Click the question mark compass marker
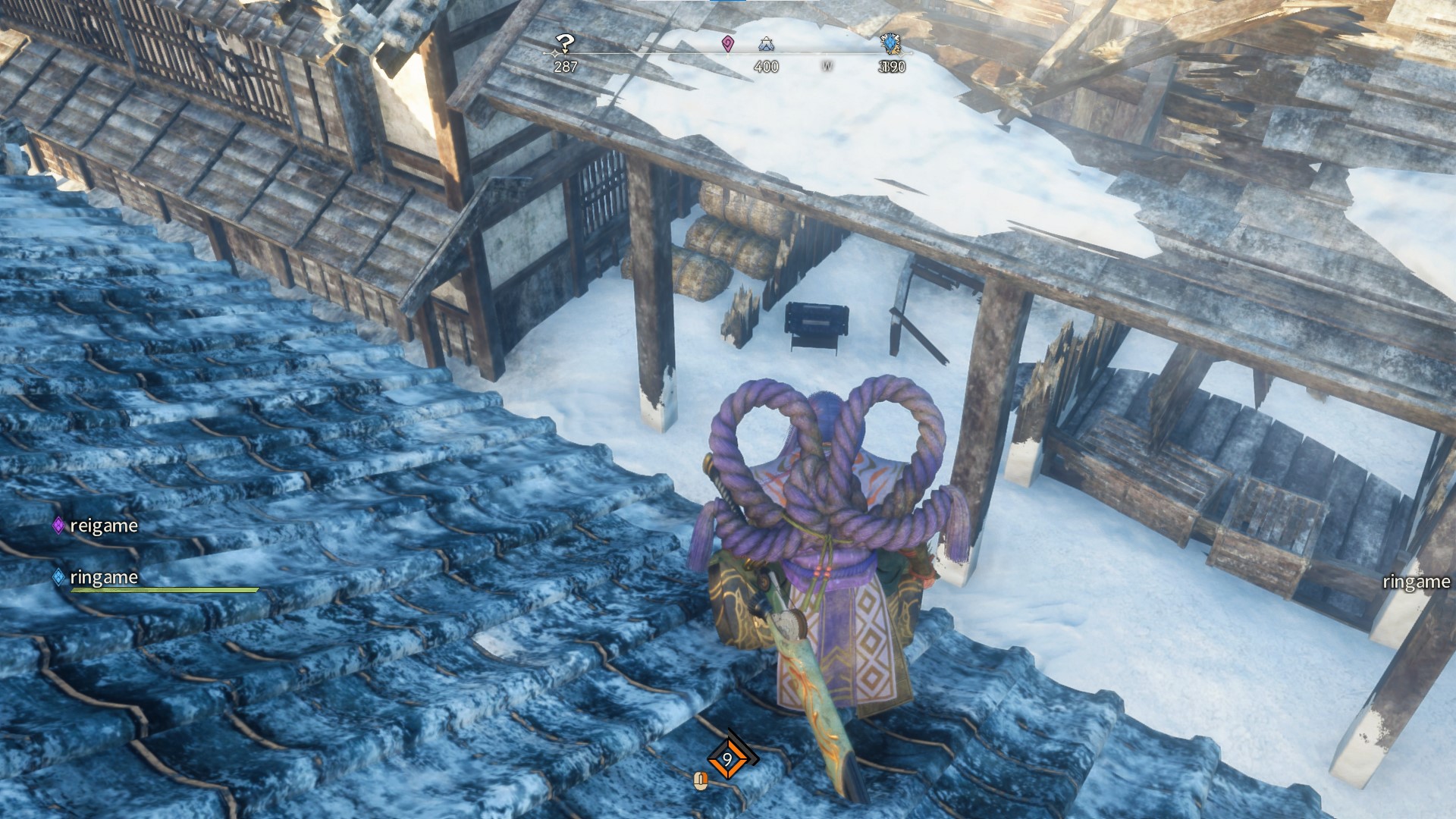This screenshot has height=819, width=1456. (564, 43)
